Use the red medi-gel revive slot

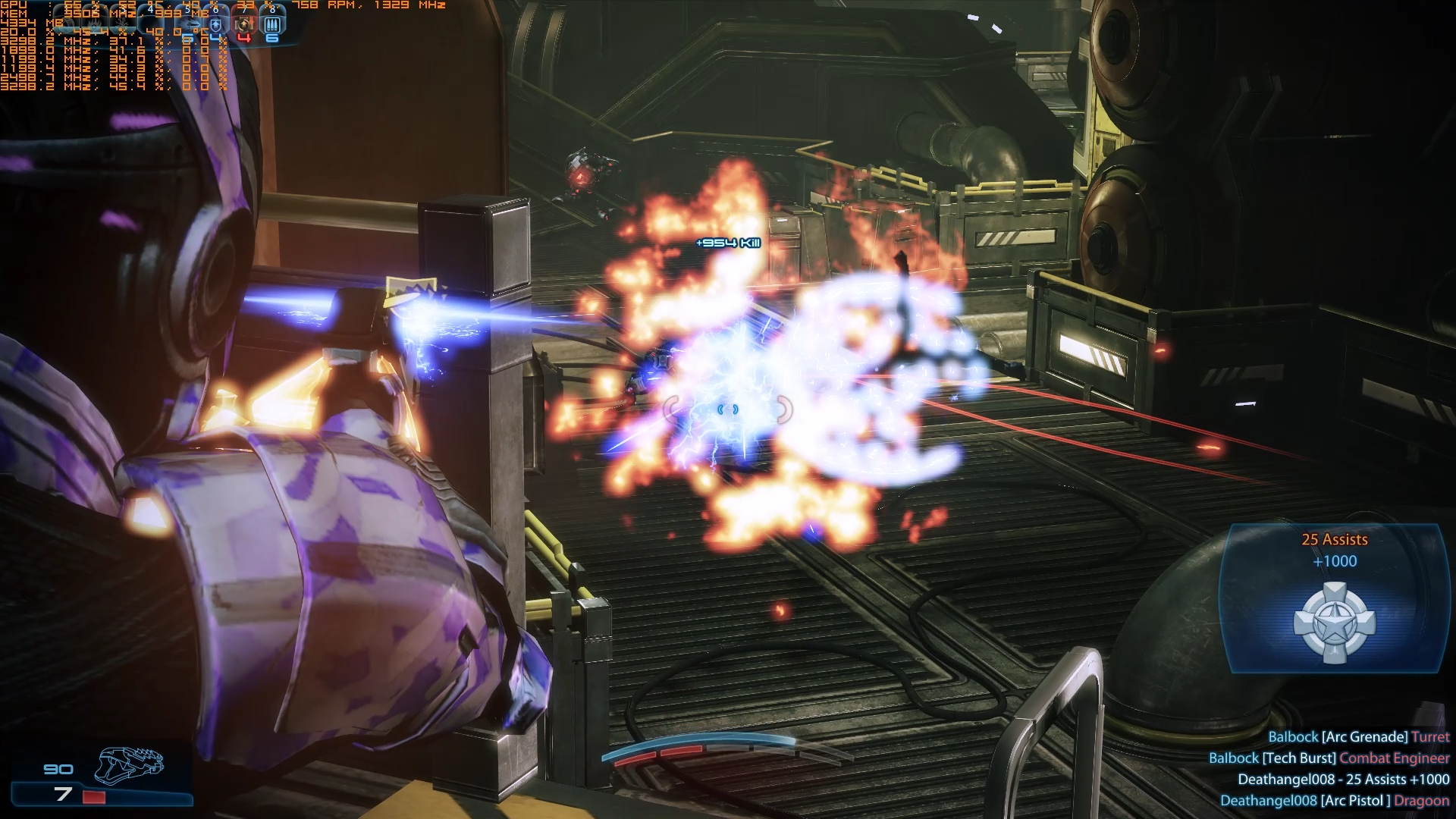[x=243, y=24]
